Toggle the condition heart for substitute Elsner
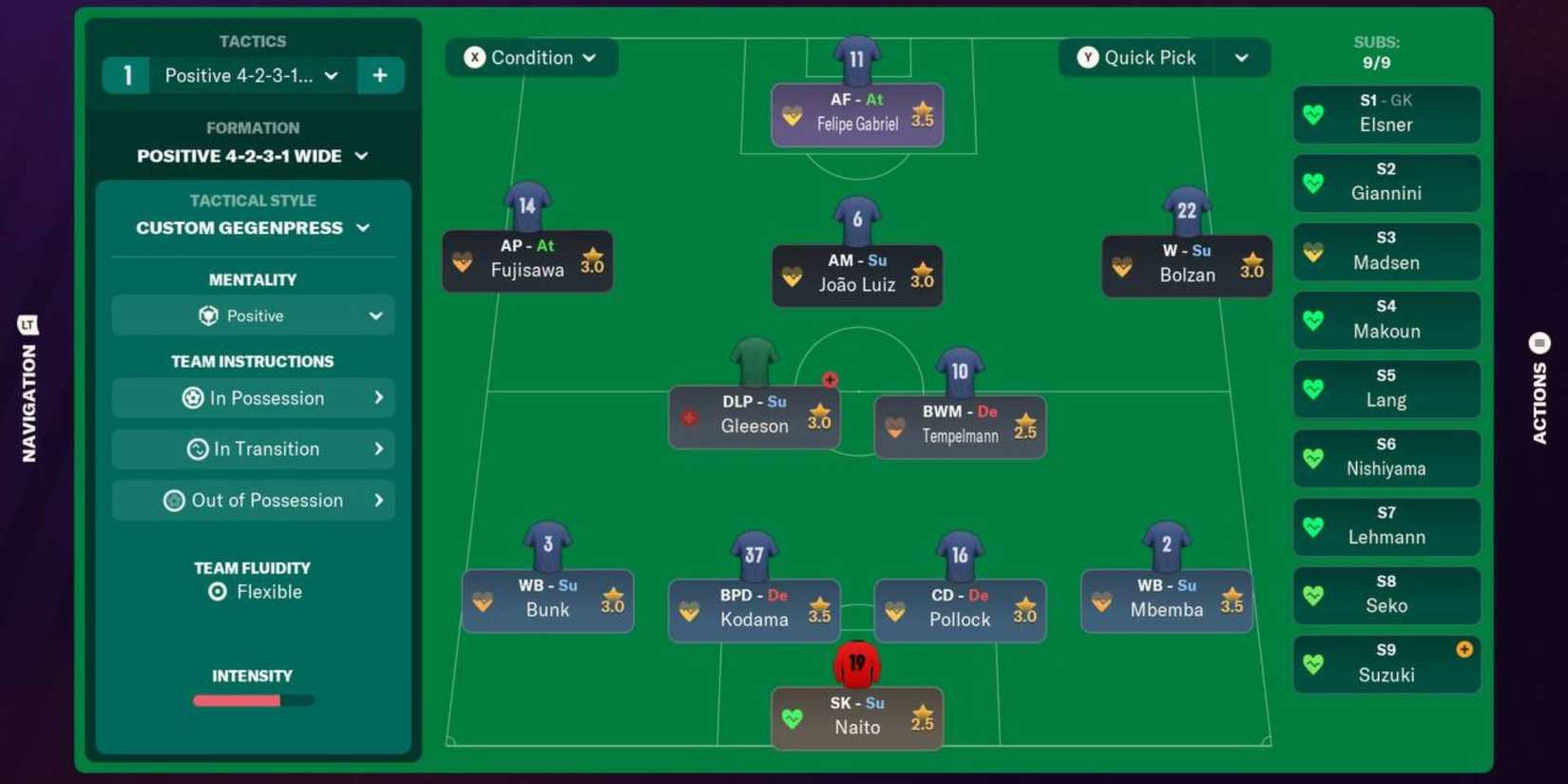This screenshot has height=784, width=1568. point(1314,114)
